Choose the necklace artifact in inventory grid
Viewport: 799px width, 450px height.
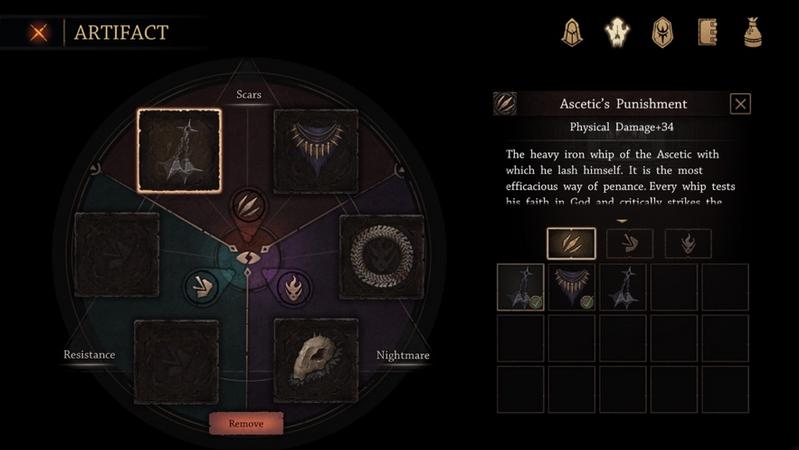point(572,287)
